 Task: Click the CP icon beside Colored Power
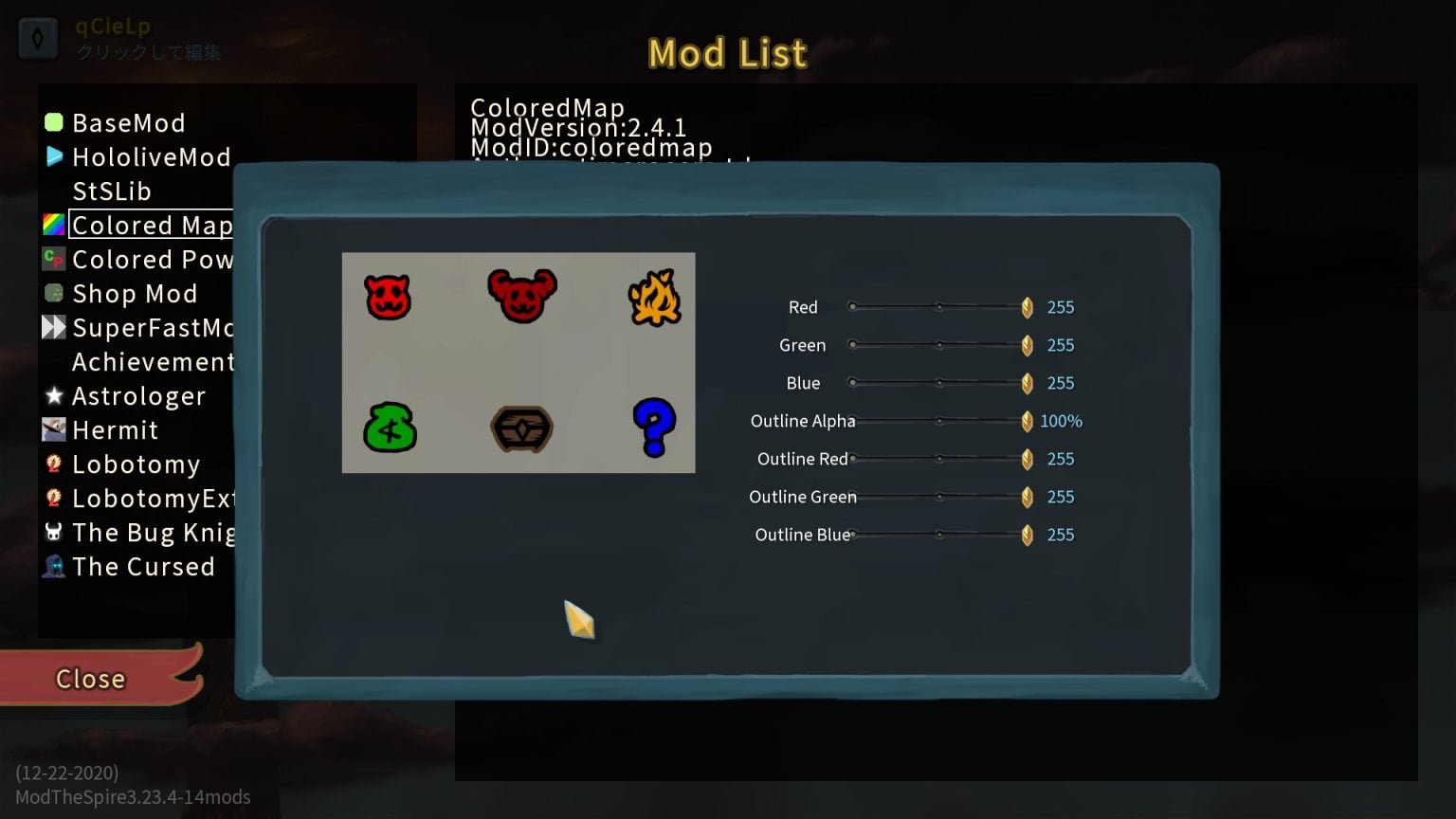[54, 259]
